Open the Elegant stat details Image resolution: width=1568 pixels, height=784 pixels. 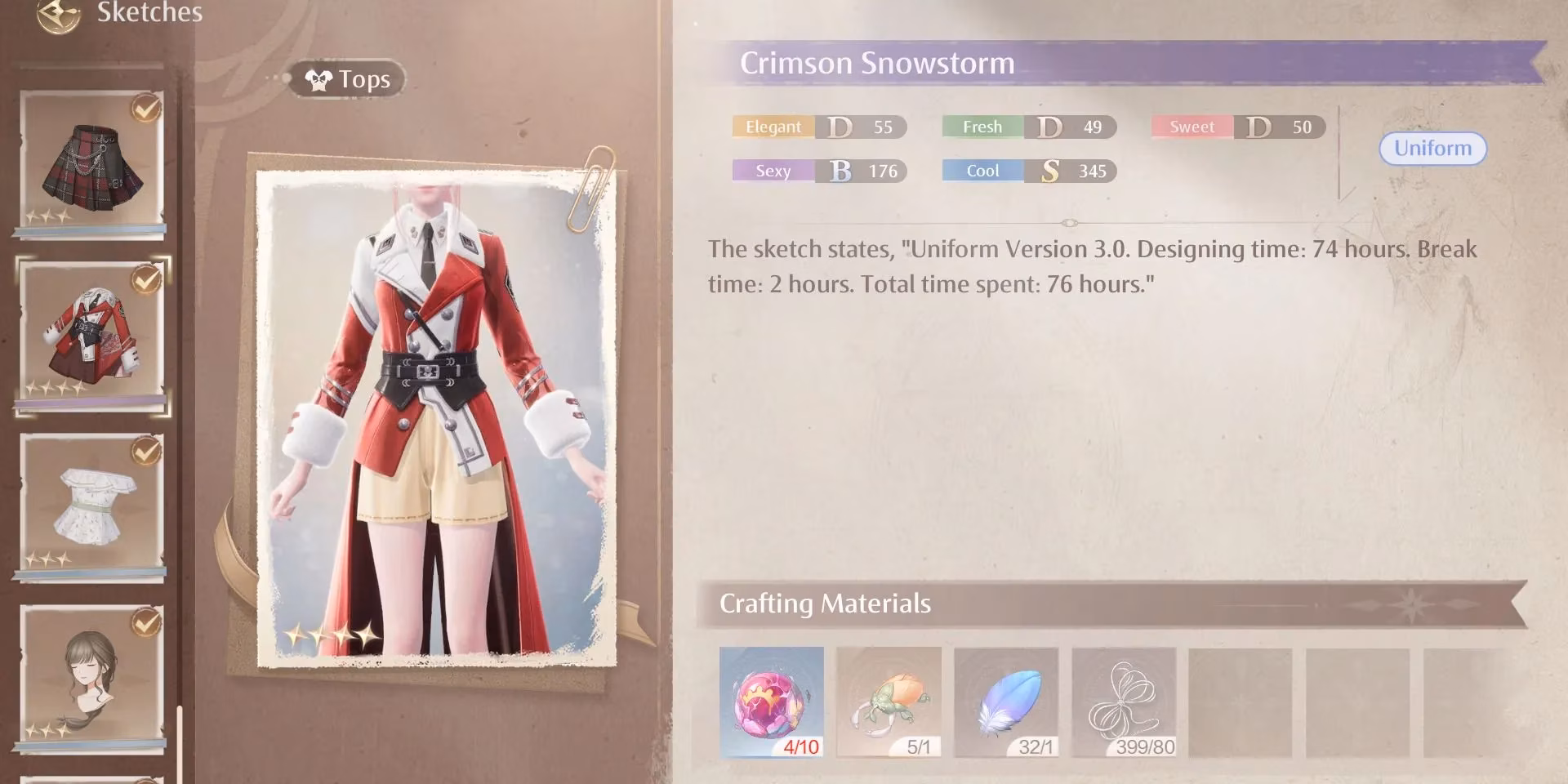(817, 127)
